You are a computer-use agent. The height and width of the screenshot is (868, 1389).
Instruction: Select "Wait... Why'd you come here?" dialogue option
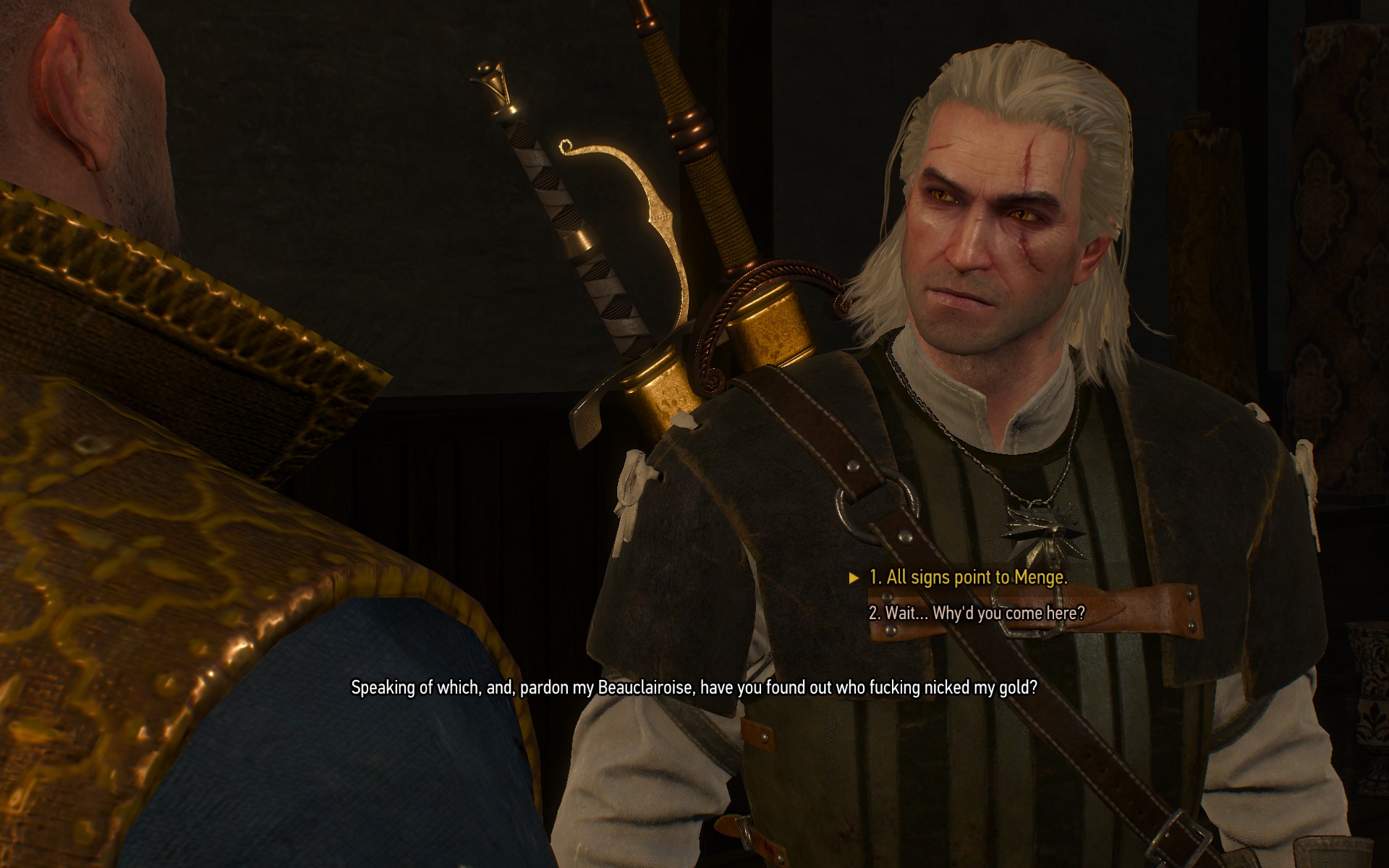click(976, 613)
